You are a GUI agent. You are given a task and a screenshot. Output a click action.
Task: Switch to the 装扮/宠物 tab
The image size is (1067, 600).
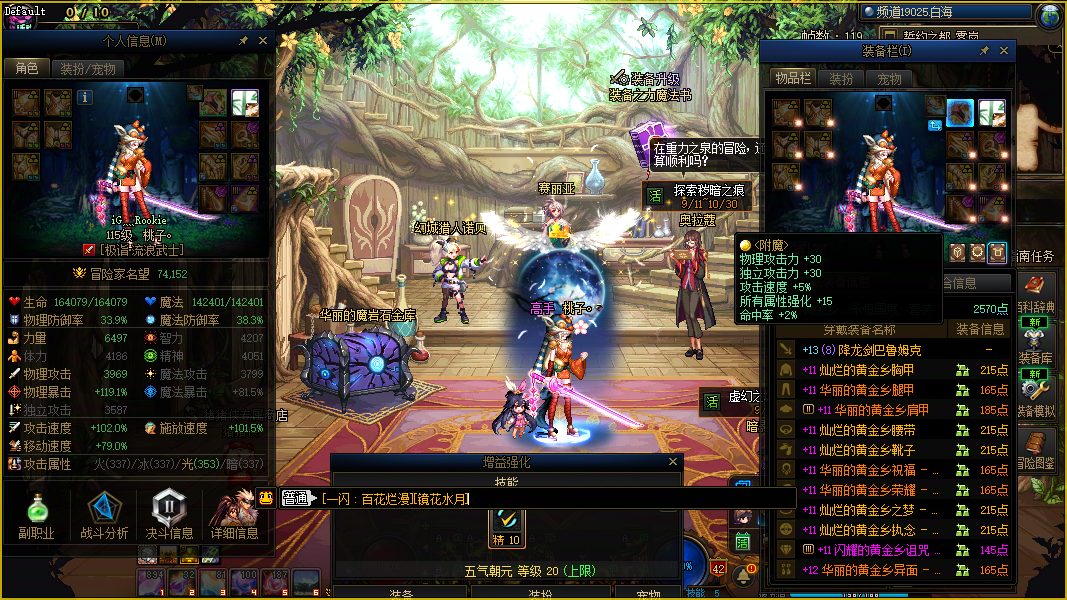(x=87, y=69)
